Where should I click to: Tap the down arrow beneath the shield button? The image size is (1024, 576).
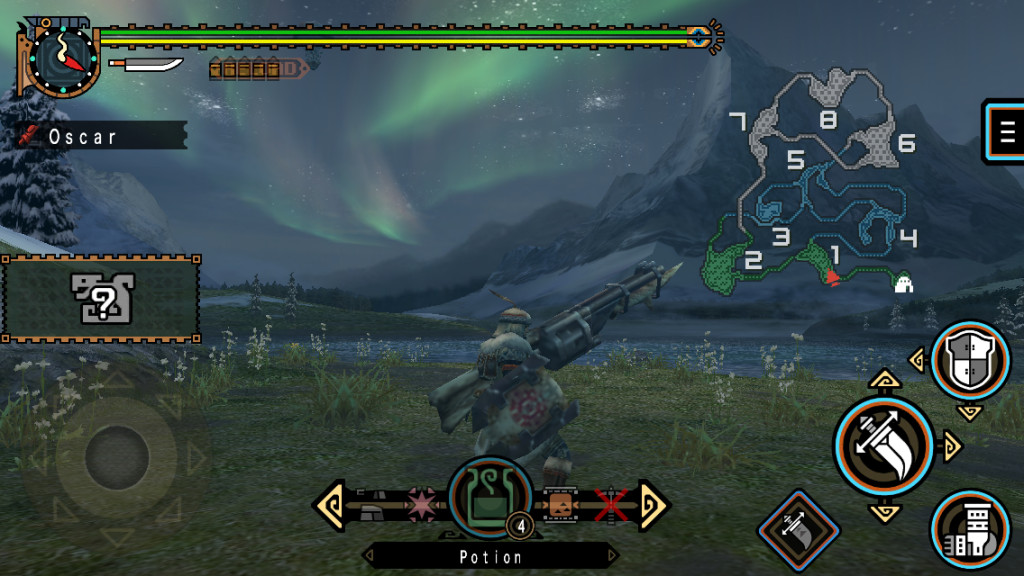point(968,411)
